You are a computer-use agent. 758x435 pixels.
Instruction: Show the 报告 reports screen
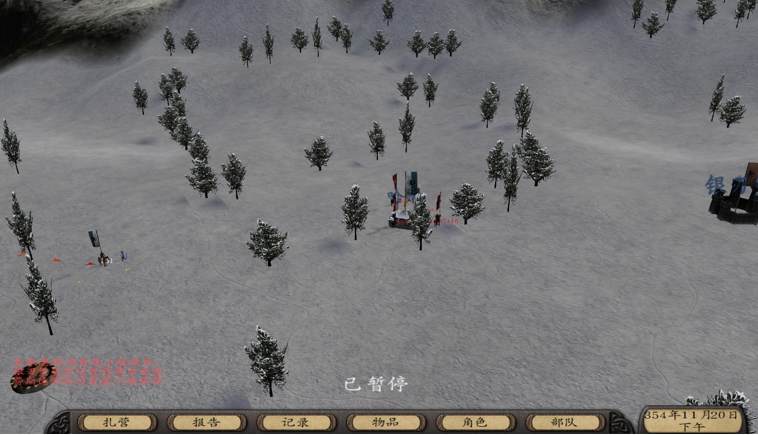[206, 423]
